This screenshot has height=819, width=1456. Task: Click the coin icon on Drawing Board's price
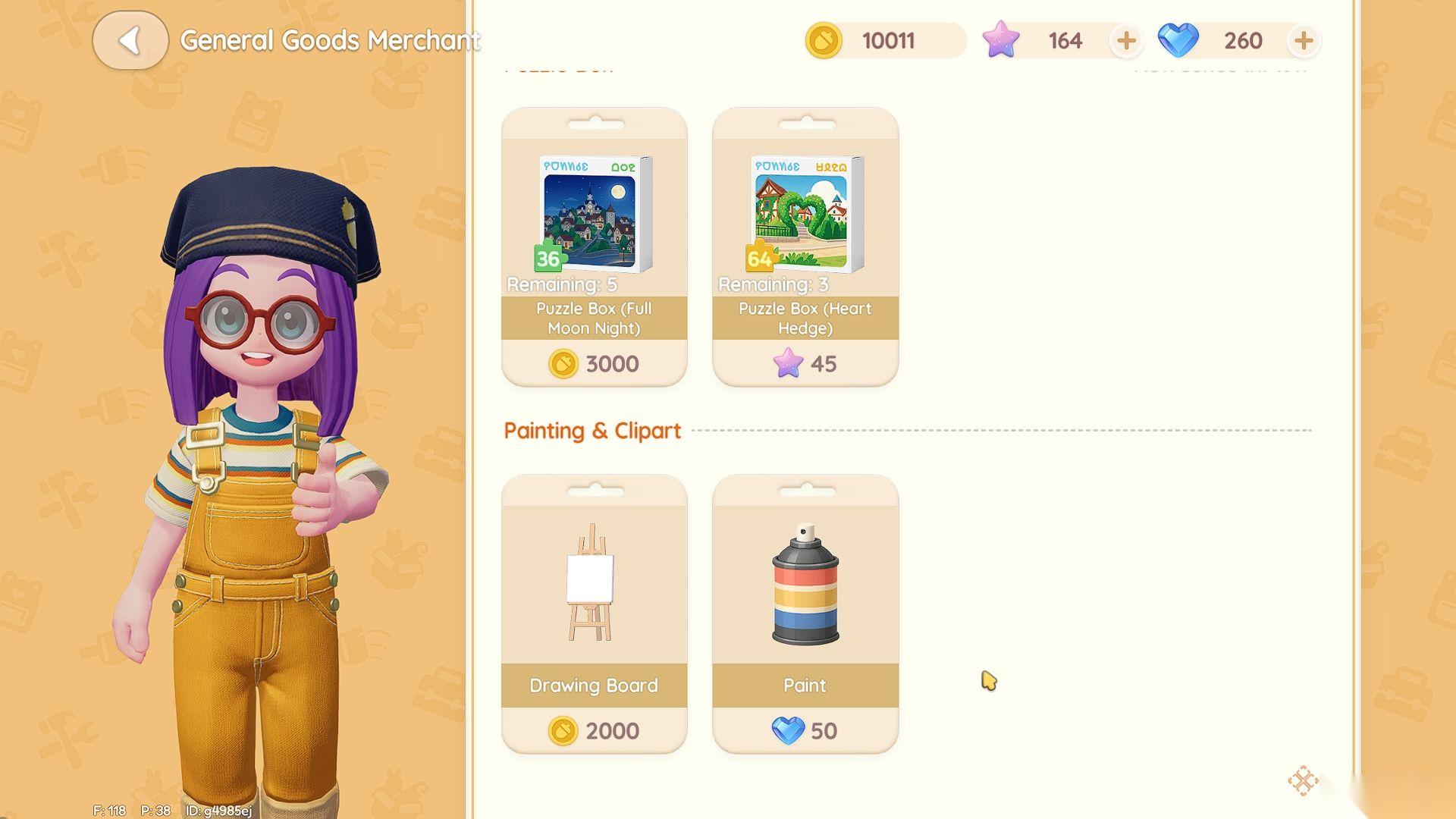tap(562, 730)
